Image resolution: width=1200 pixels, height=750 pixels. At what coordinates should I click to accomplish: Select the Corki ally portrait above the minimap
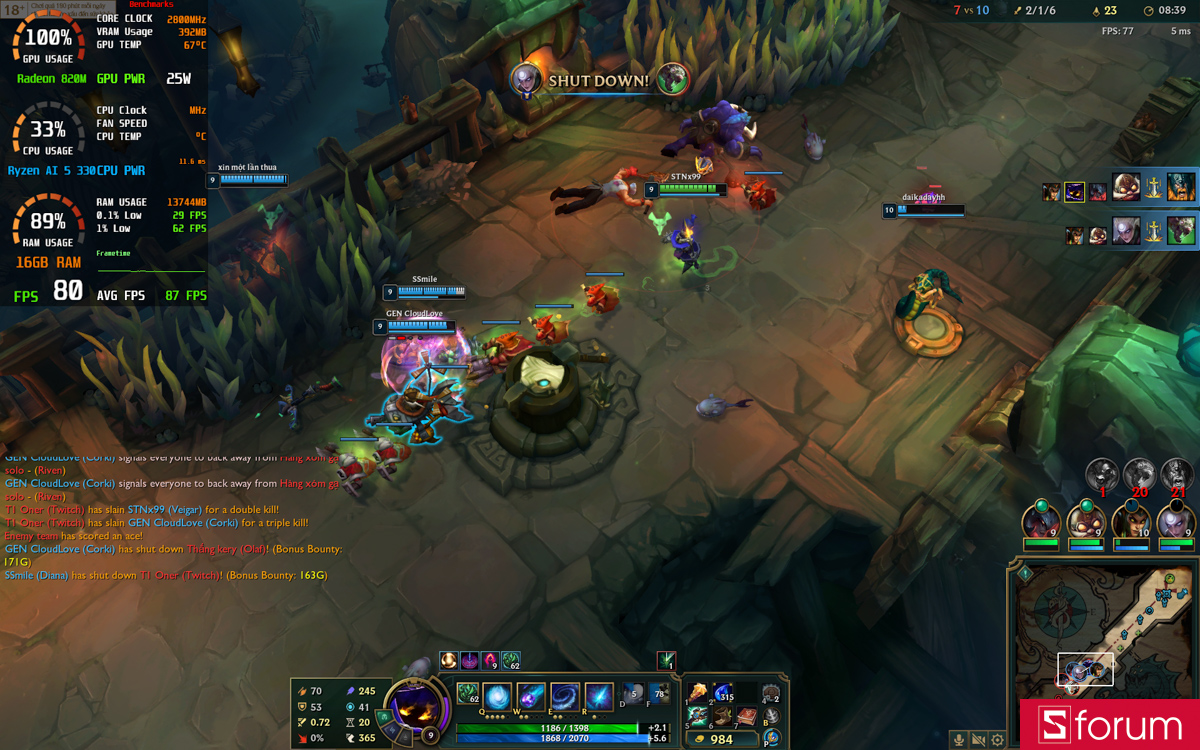coord(1086,521)
